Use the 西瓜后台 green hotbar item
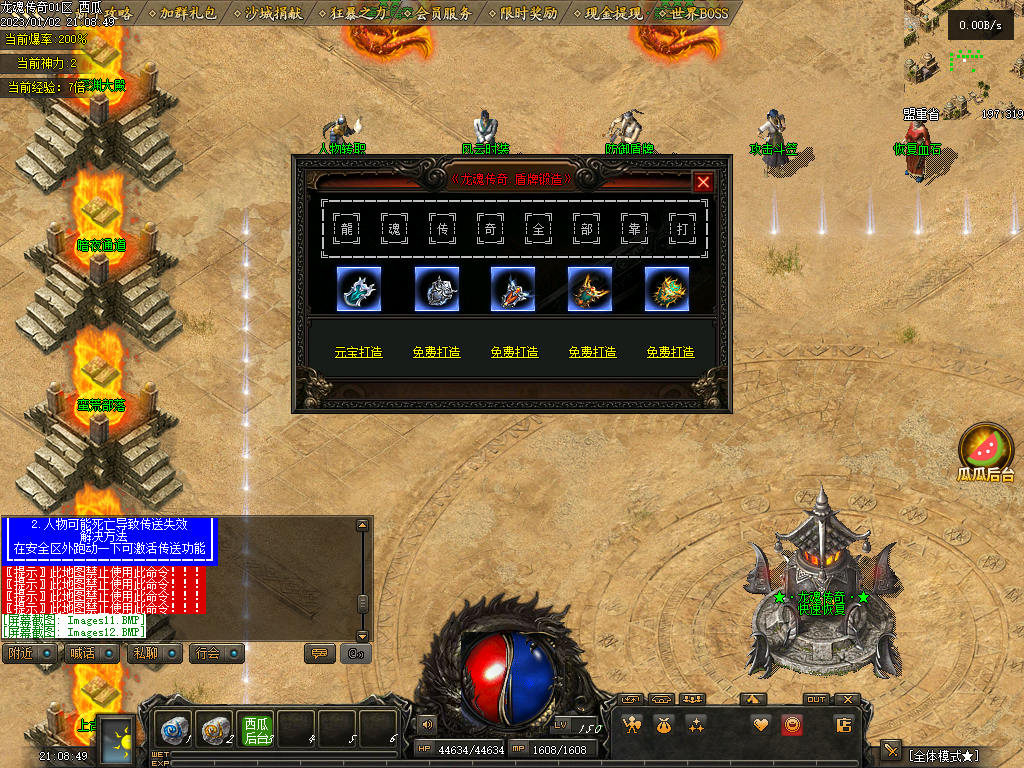 point(258,730)
